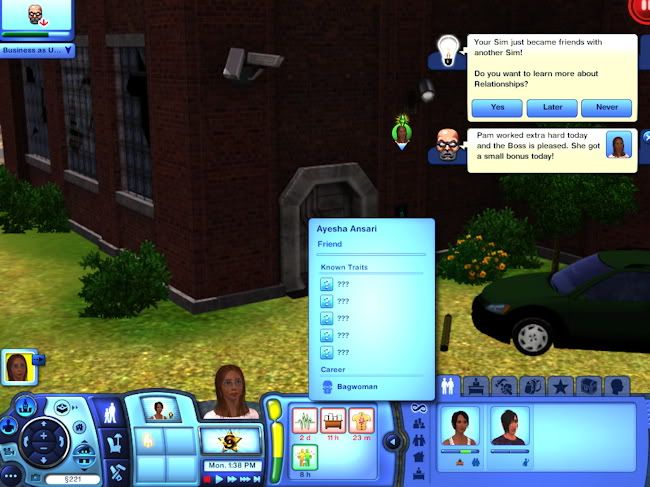Switch to the Relationships panel tab
Viewport: 650px width, 487px height.
(x=448, y=385)
